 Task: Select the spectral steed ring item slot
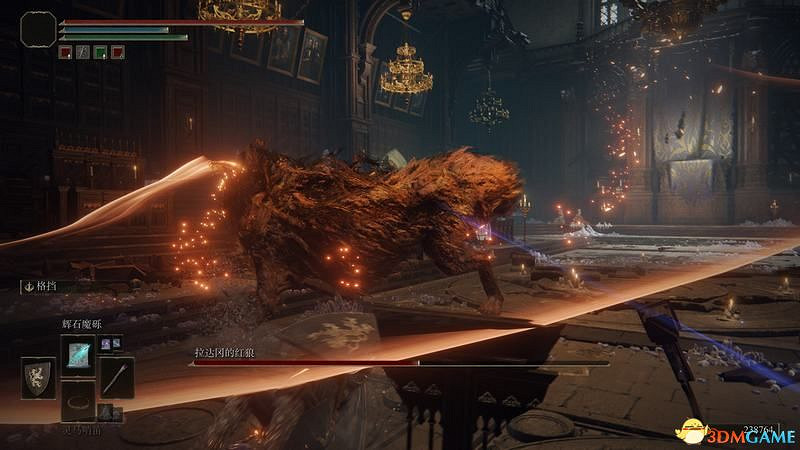(78, 401)
